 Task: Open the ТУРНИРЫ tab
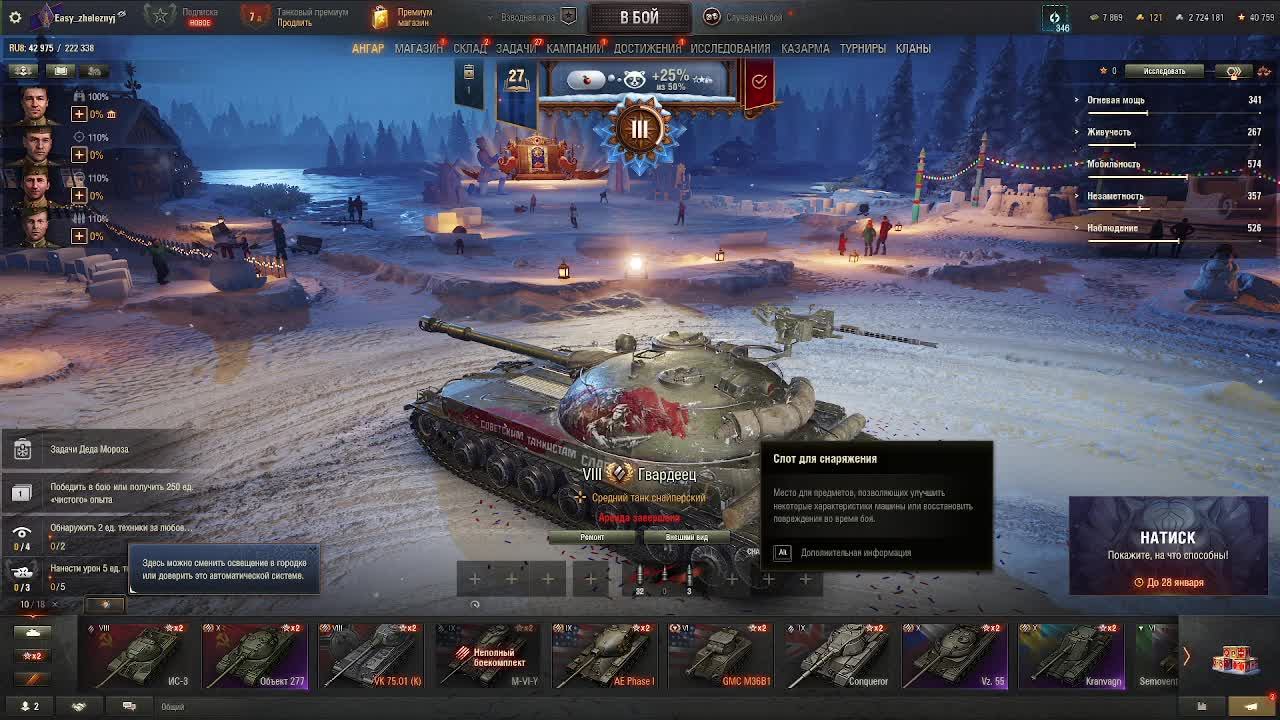[x=862, y=48]
